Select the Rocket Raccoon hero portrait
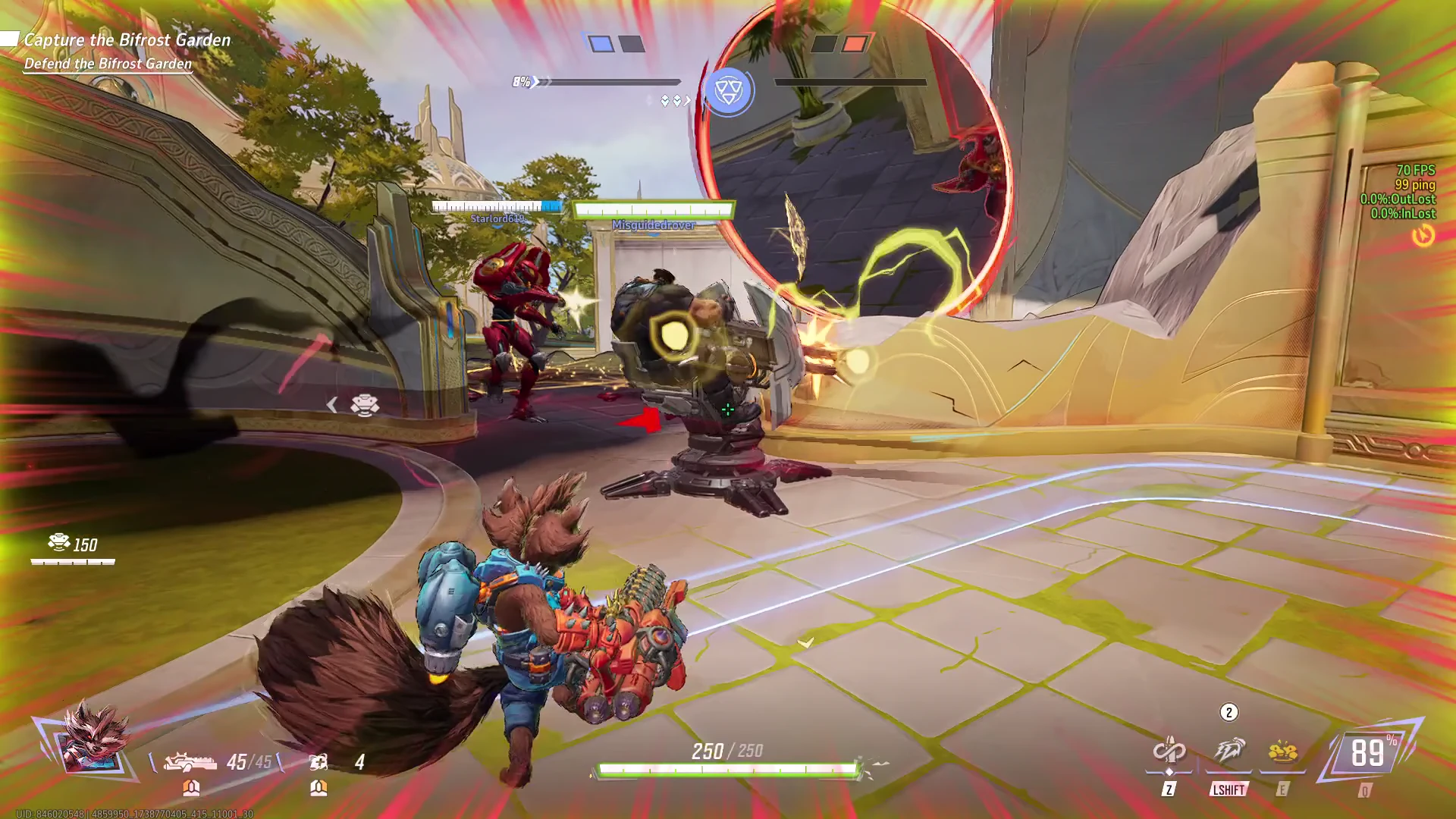The width and height of the screenshot is (1456, 819). coord(93,739)
